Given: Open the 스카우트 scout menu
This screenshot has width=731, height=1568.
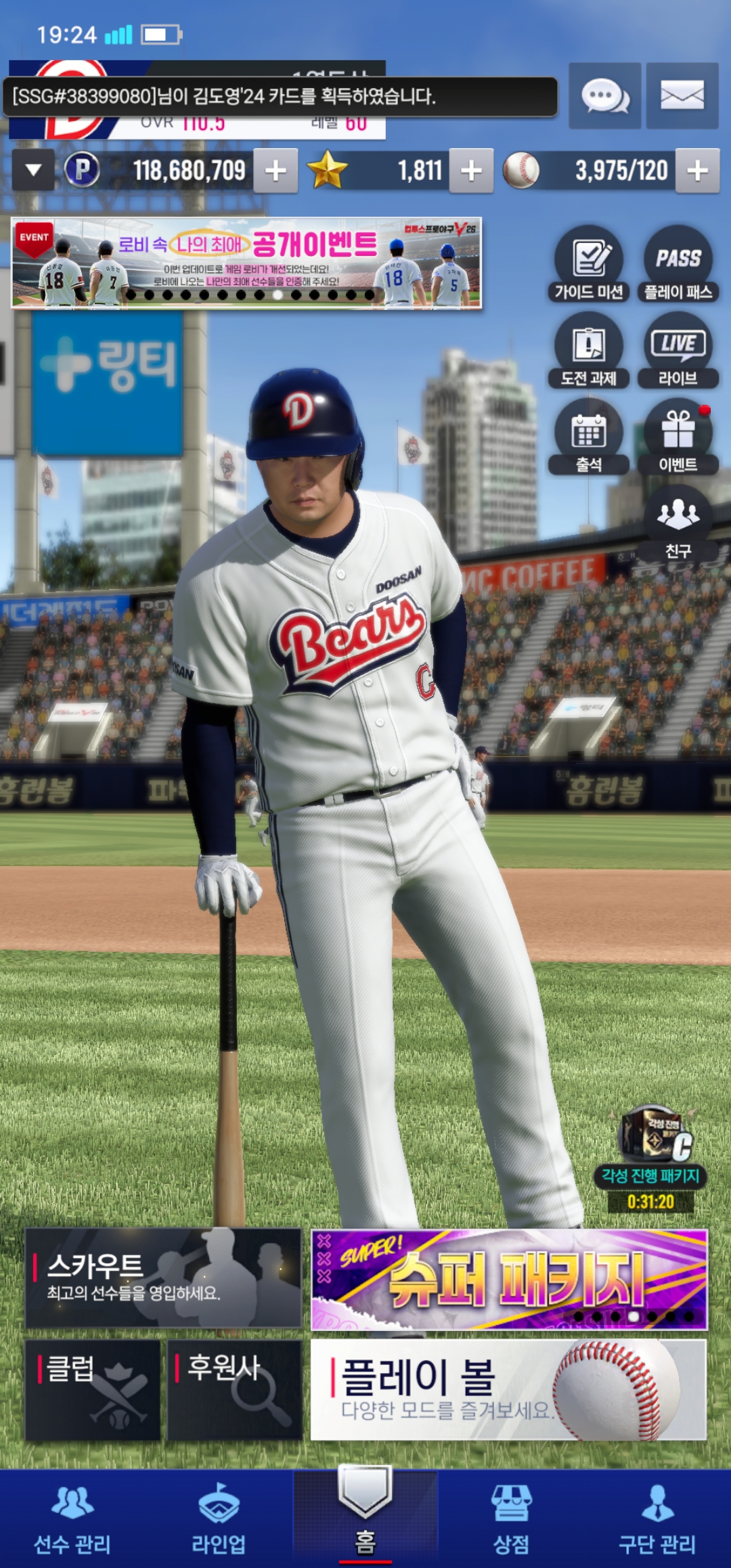Looking at the screenshot, I should 163,1278.
